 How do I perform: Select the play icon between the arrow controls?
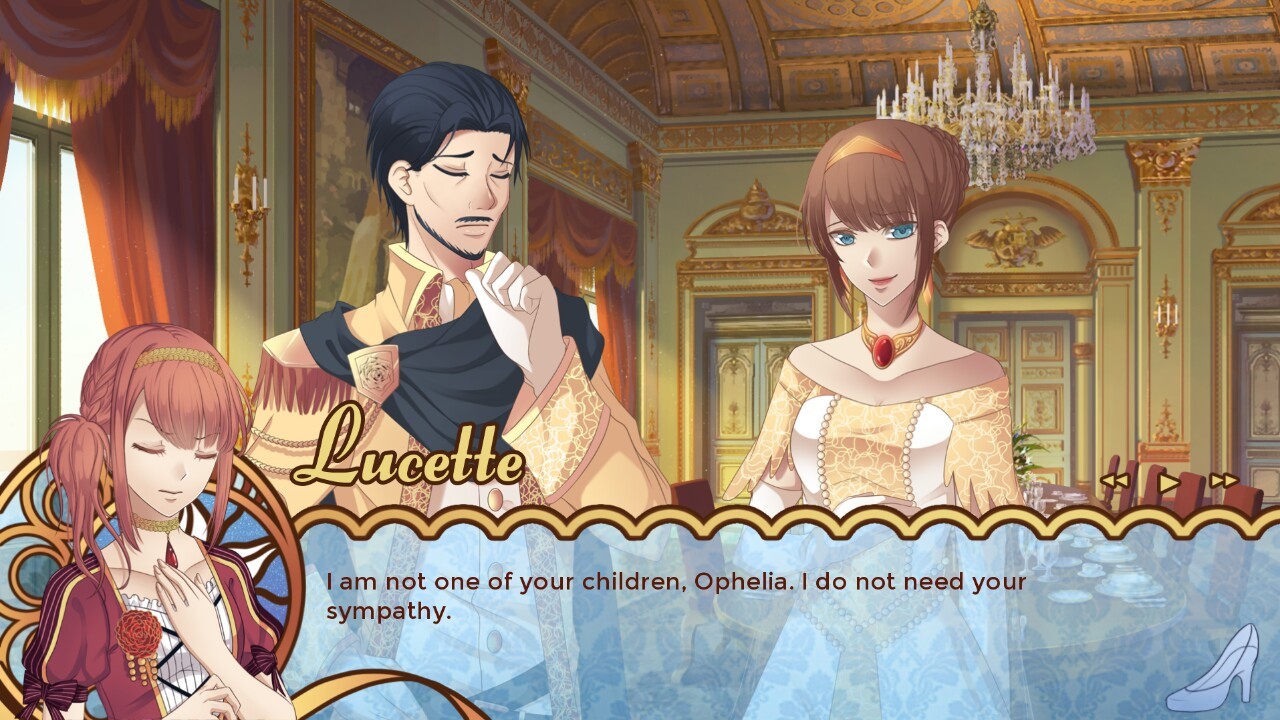[1168, 480]
